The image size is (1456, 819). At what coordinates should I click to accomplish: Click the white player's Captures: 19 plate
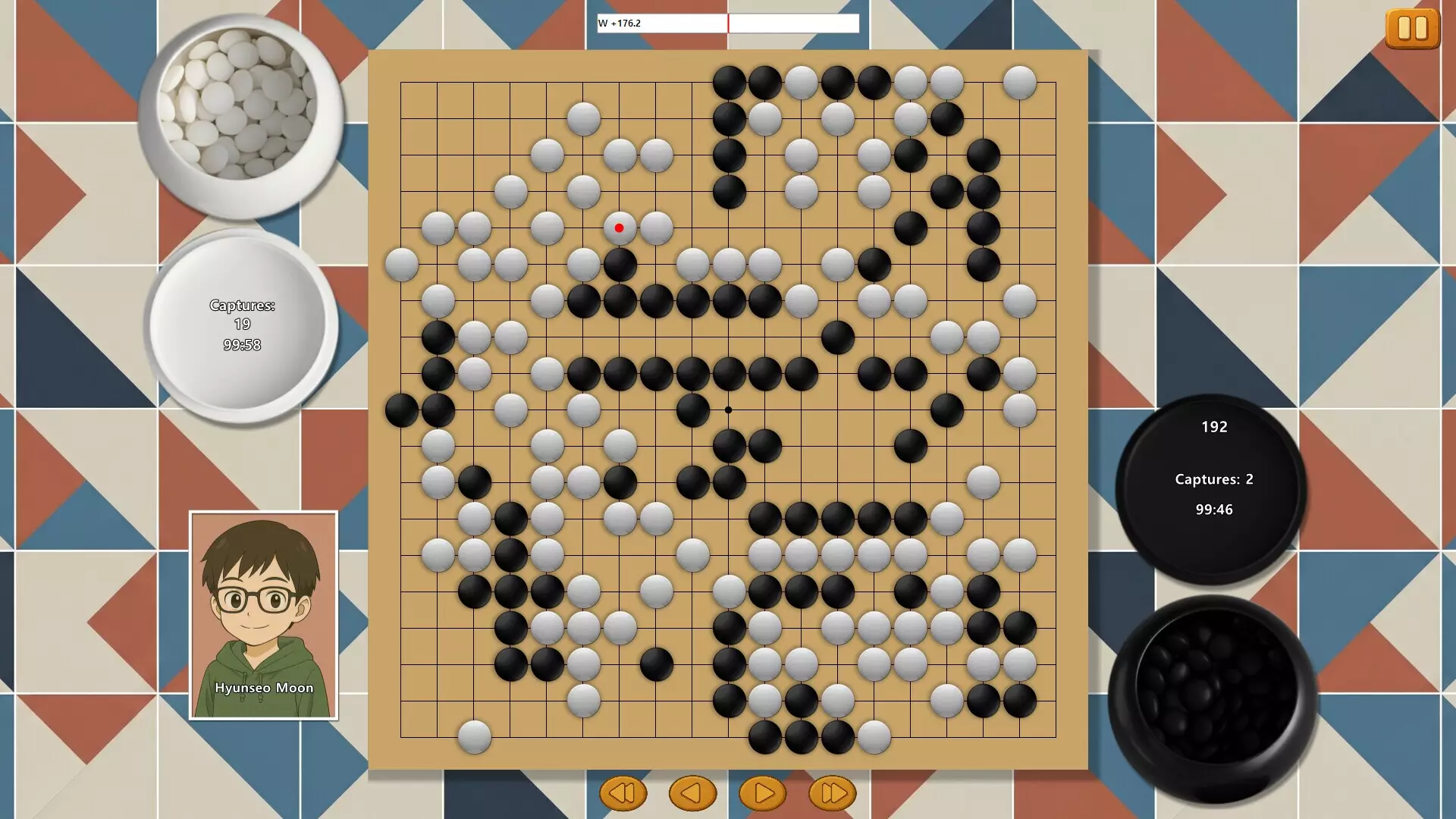[241, 315]
